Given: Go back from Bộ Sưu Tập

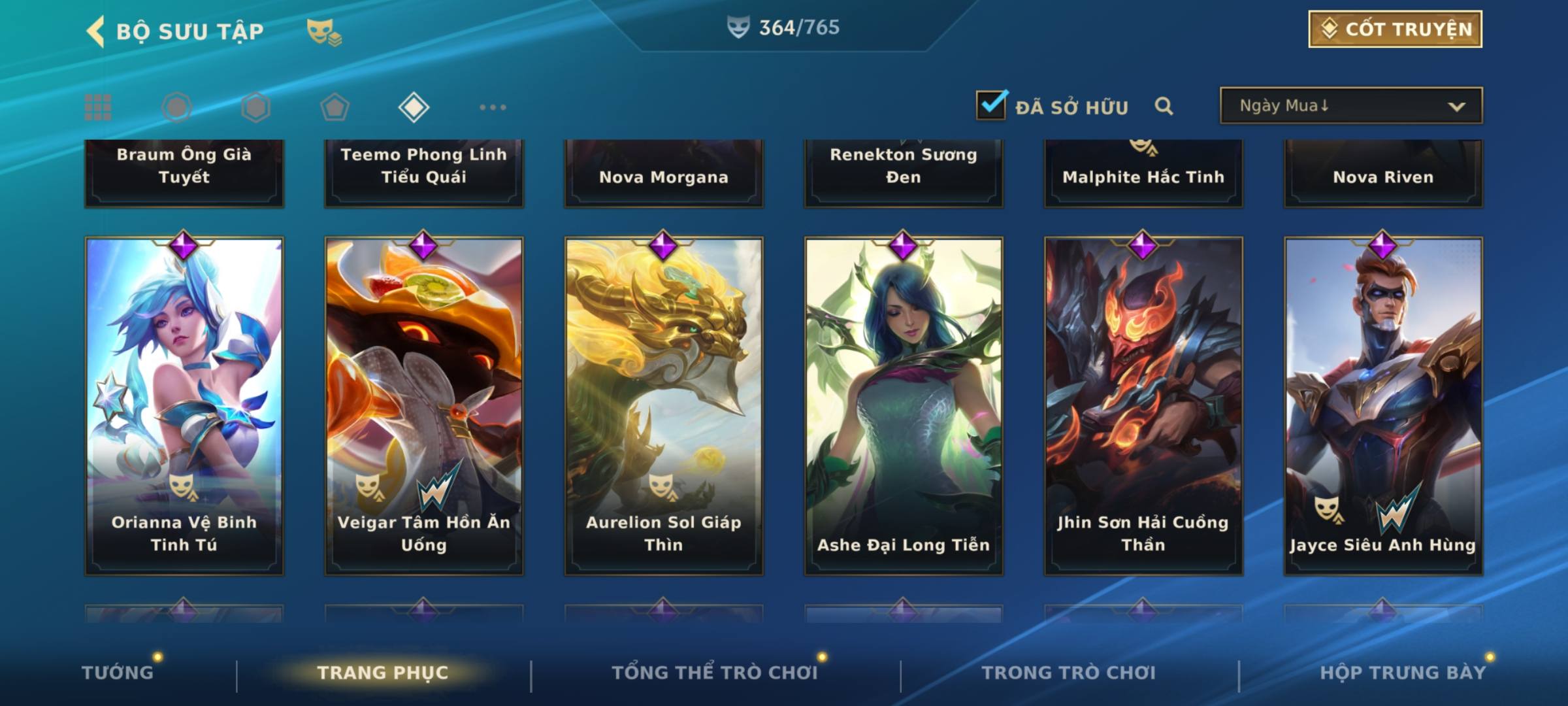Looking at the screenshot, I should [96, 31].
